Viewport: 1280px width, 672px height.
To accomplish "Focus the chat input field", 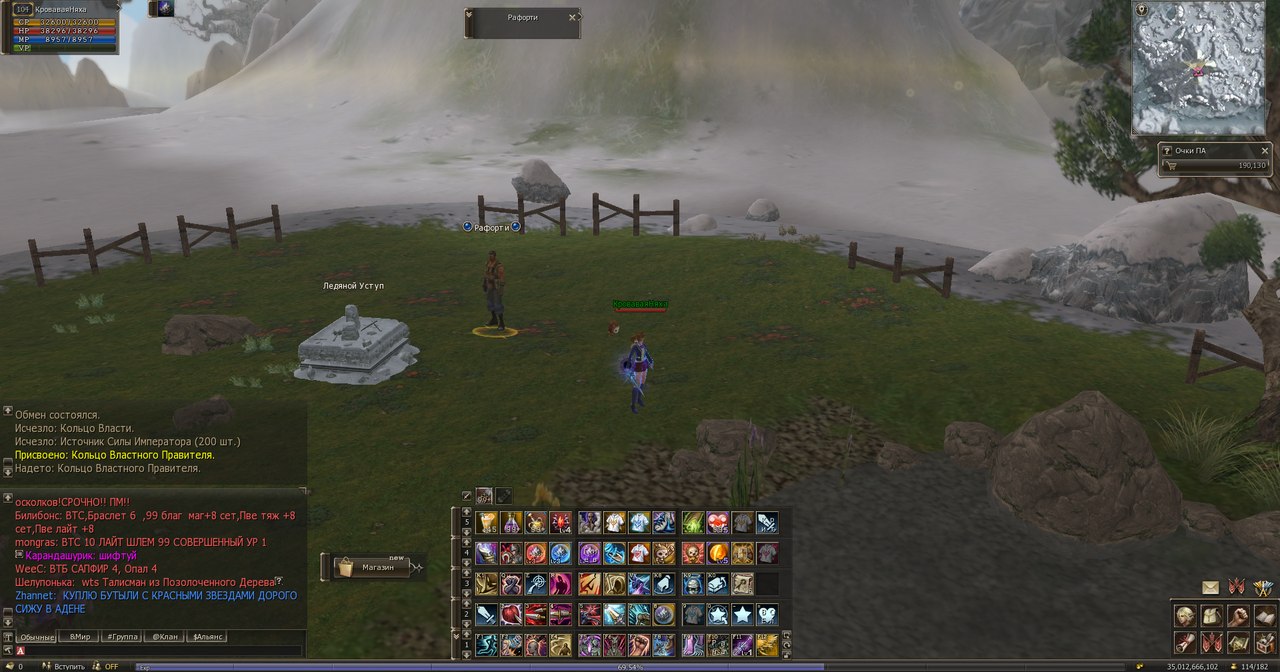I will [160, 650].
